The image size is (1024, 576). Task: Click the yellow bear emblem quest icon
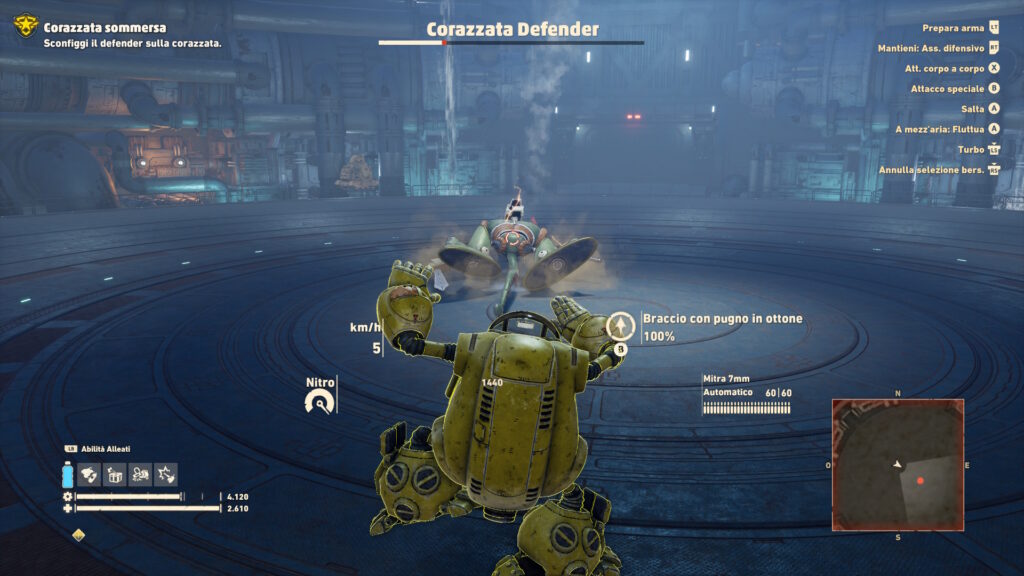26,27
